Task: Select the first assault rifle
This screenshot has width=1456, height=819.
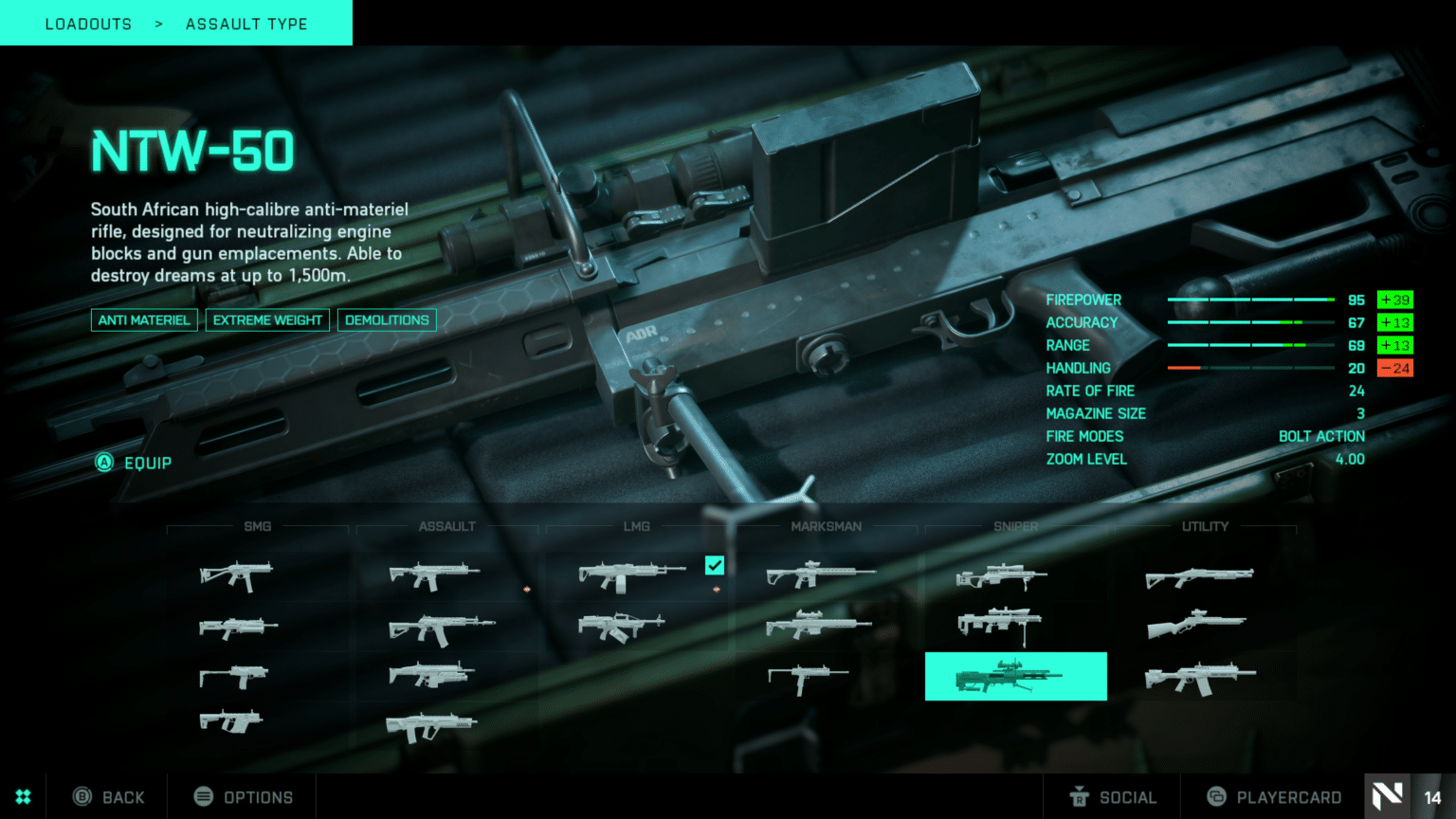Action: click(x=434, y=574)
